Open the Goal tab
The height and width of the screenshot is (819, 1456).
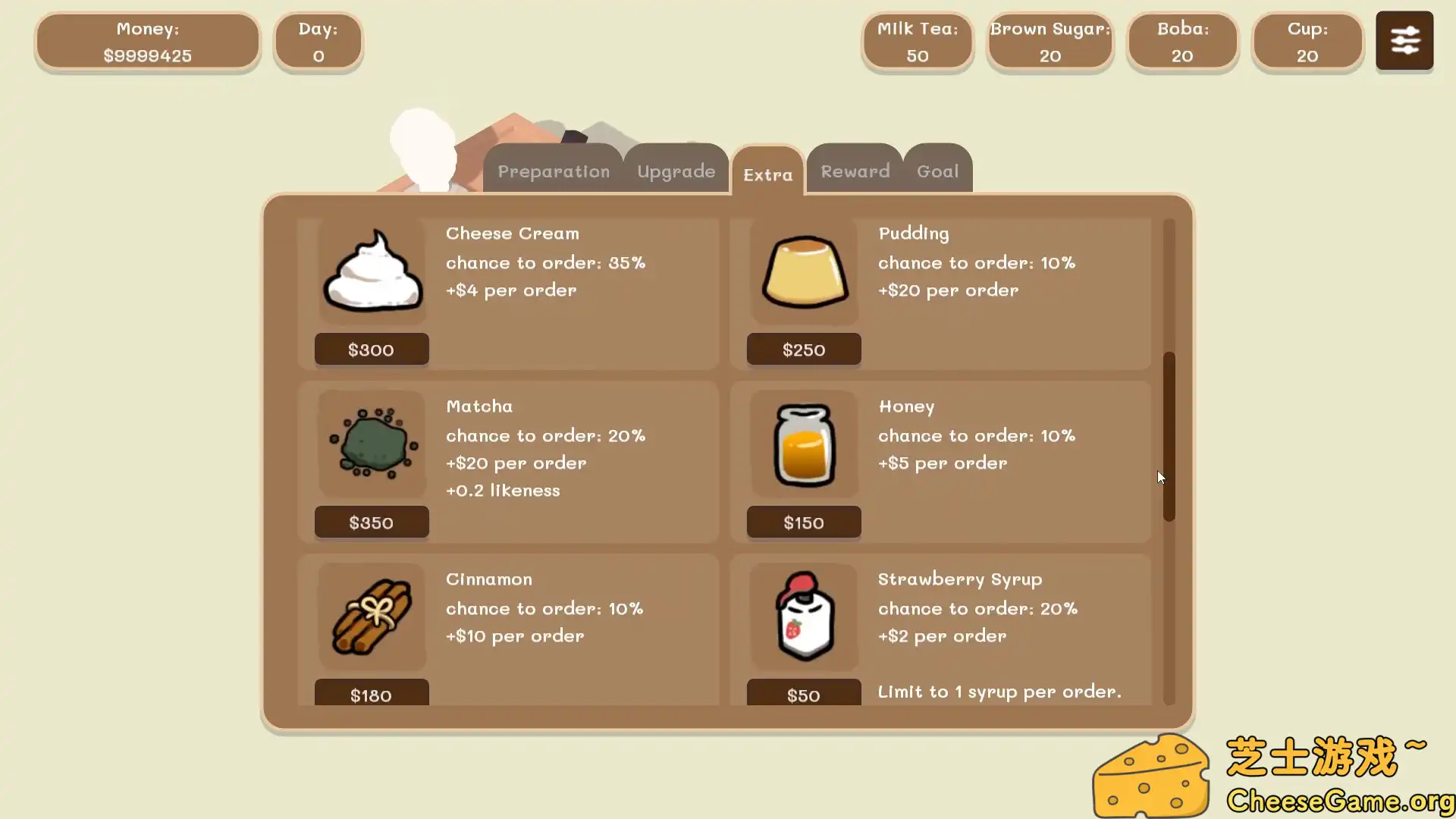coord(937,171)
